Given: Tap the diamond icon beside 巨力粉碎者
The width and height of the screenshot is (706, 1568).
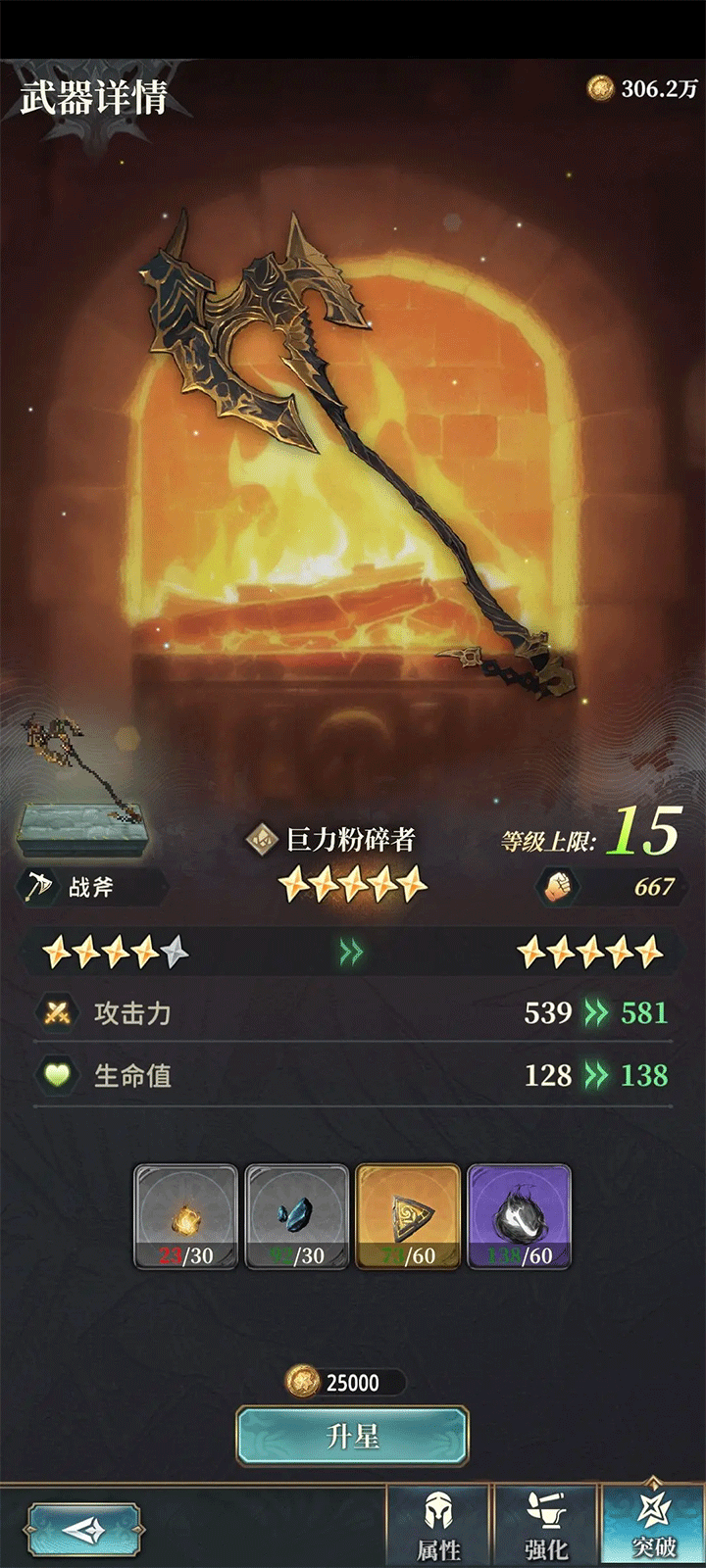Looking at the screenshot, I should 262,840.
